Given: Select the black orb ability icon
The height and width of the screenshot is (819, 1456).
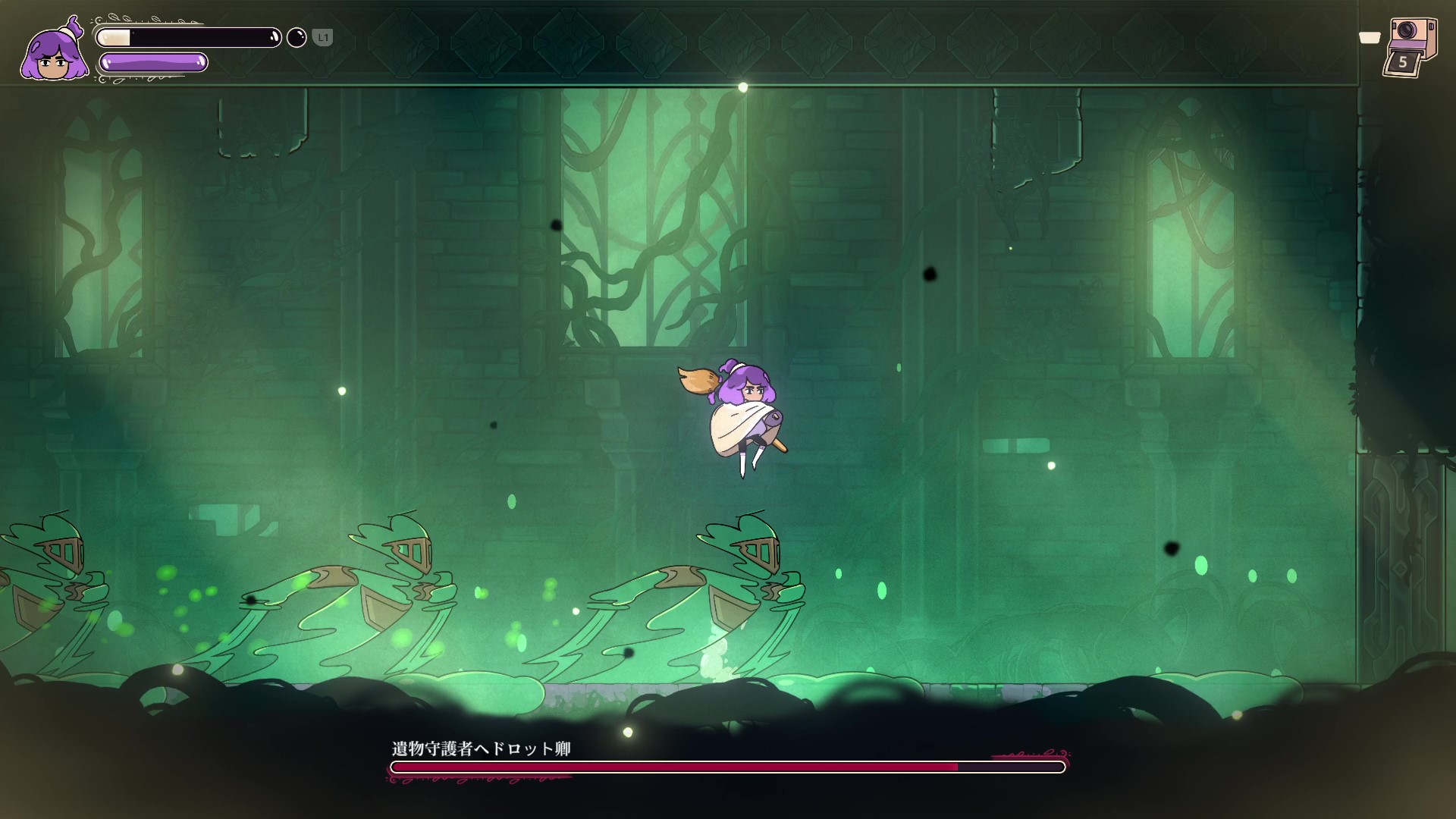Looking at the screenshot, I should tap(297, 37).
